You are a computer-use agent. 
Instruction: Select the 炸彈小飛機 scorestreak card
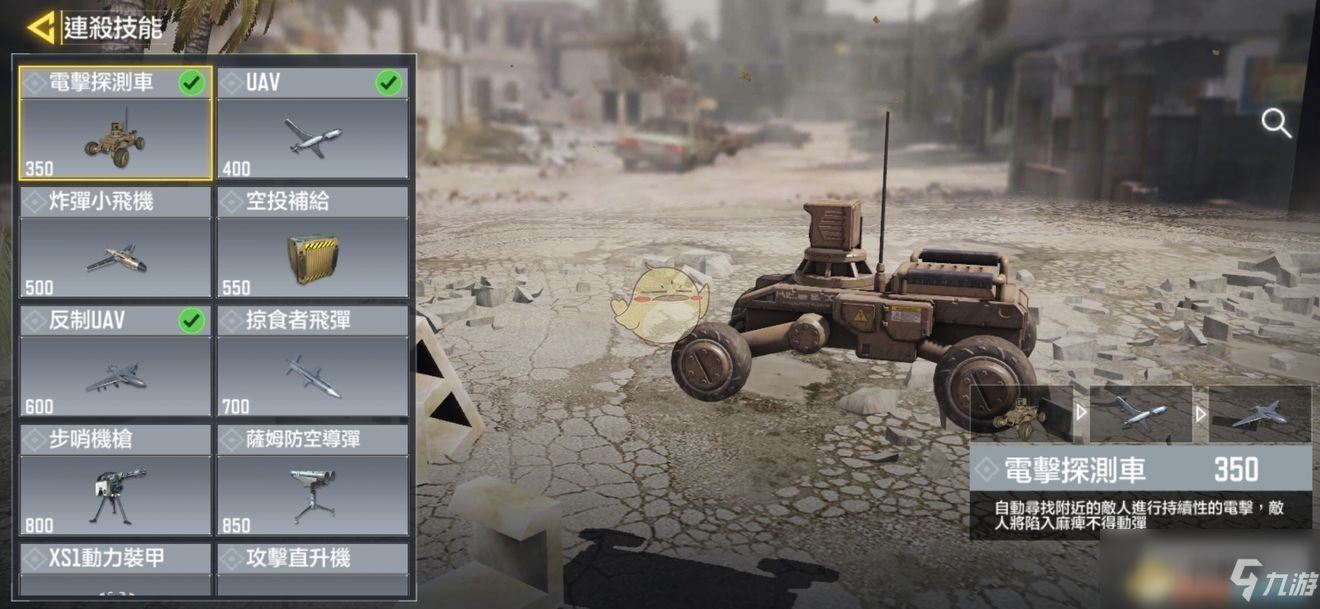(115, 243)
